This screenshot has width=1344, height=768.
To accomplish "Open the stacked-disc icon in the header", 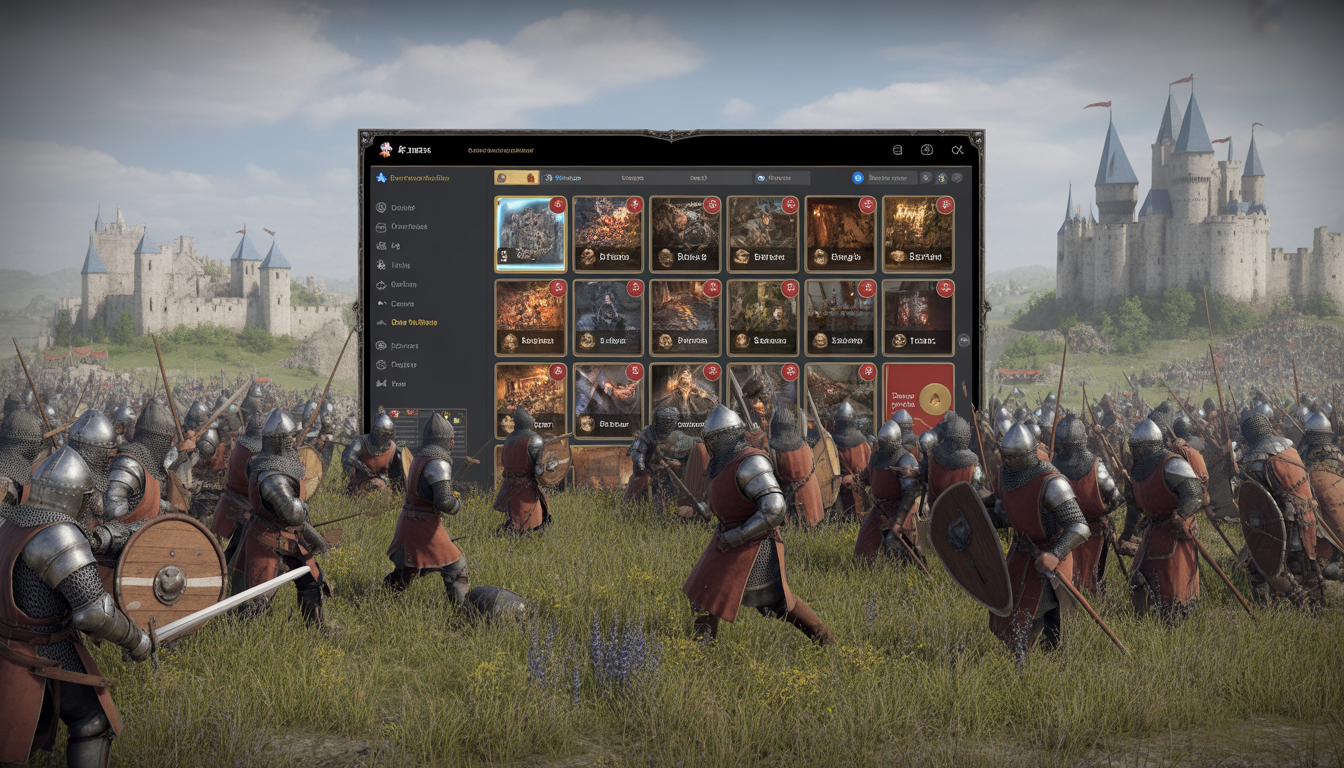I will point(897,150).
